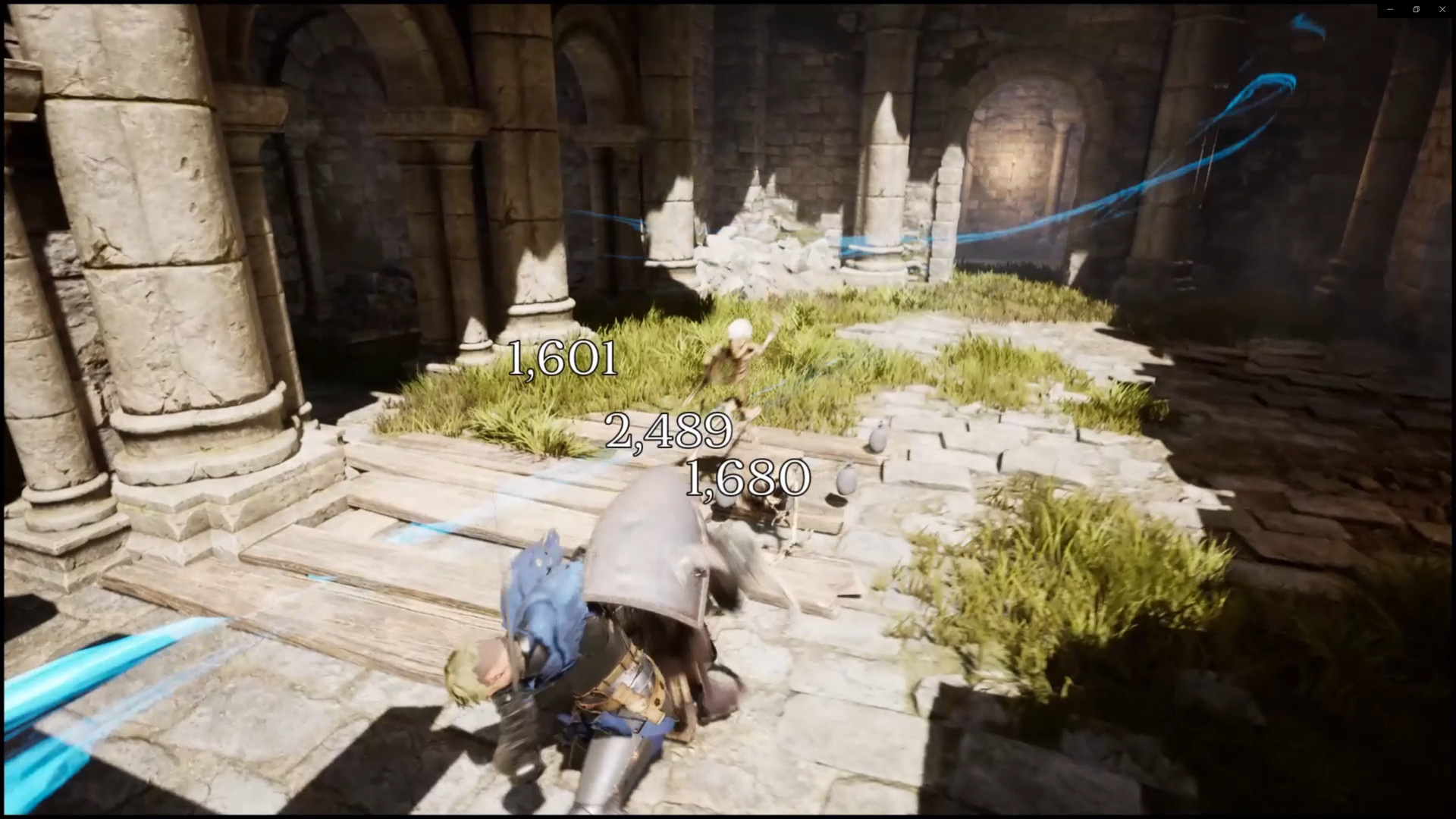Image resolution: width=1456 pixels, height=819 pixels.
Task: Select the 1,680 damage number
Action: point(748,478)
